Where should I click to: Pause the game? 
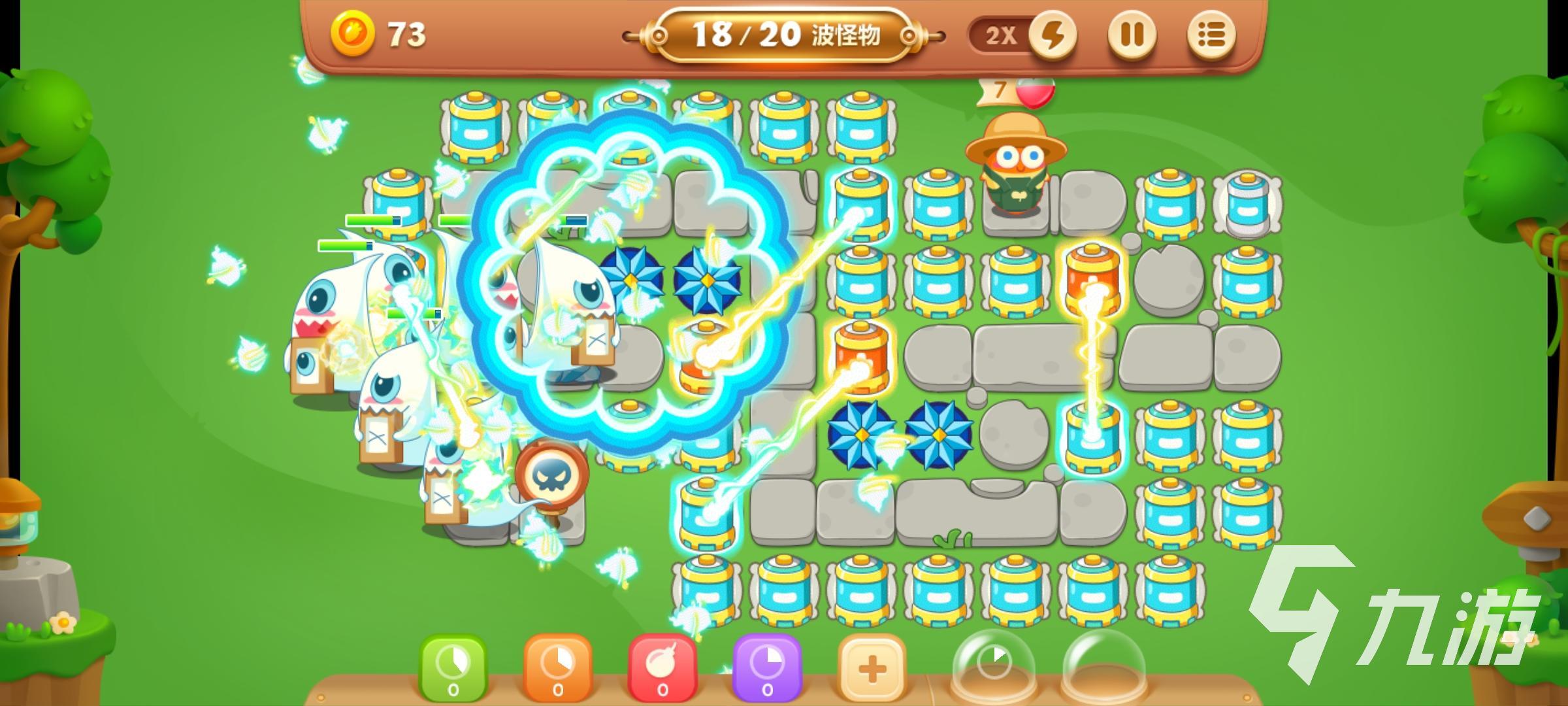(1132, 35)
